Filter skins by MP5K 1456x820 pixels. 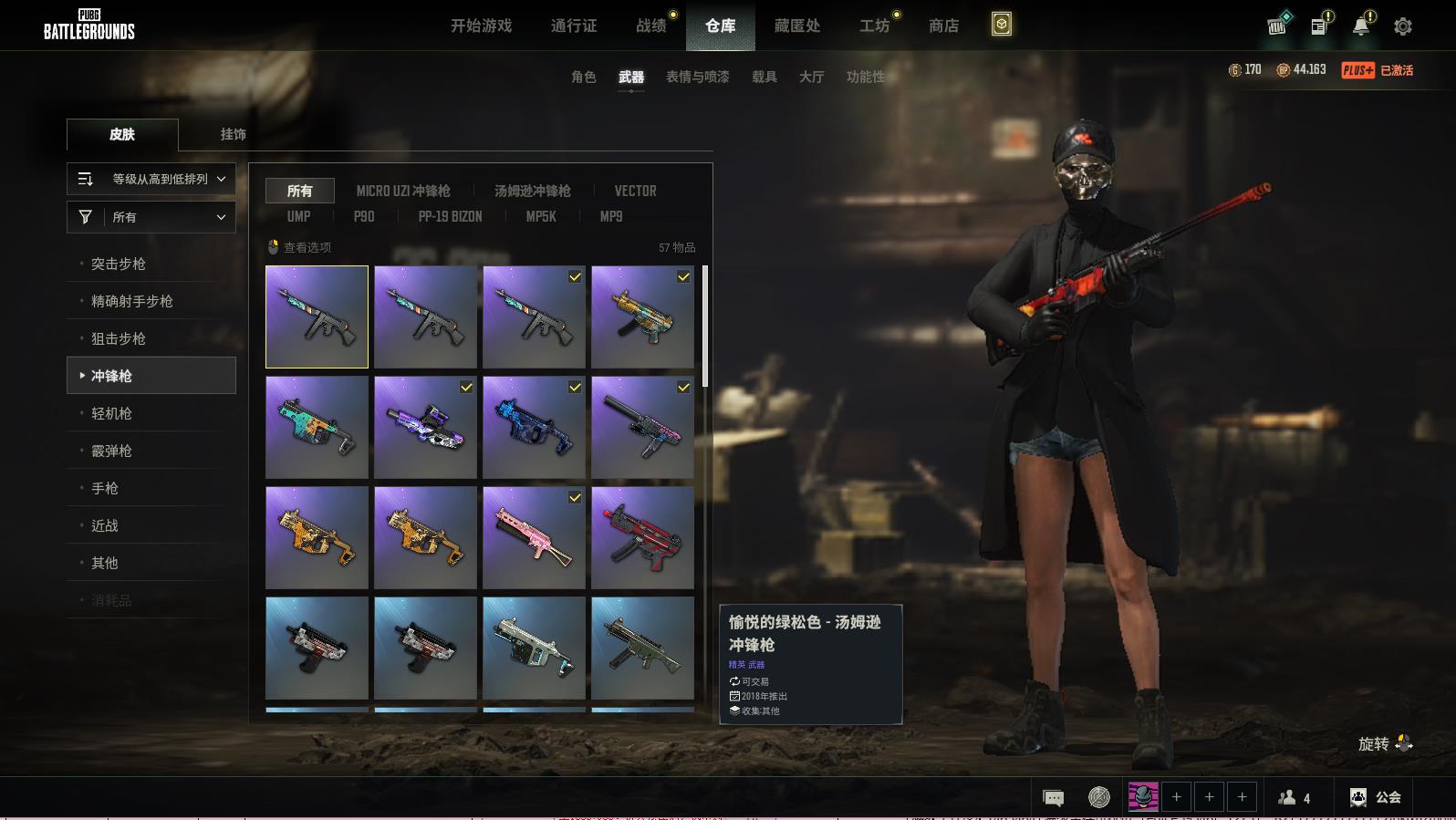(x=541, y=216)
